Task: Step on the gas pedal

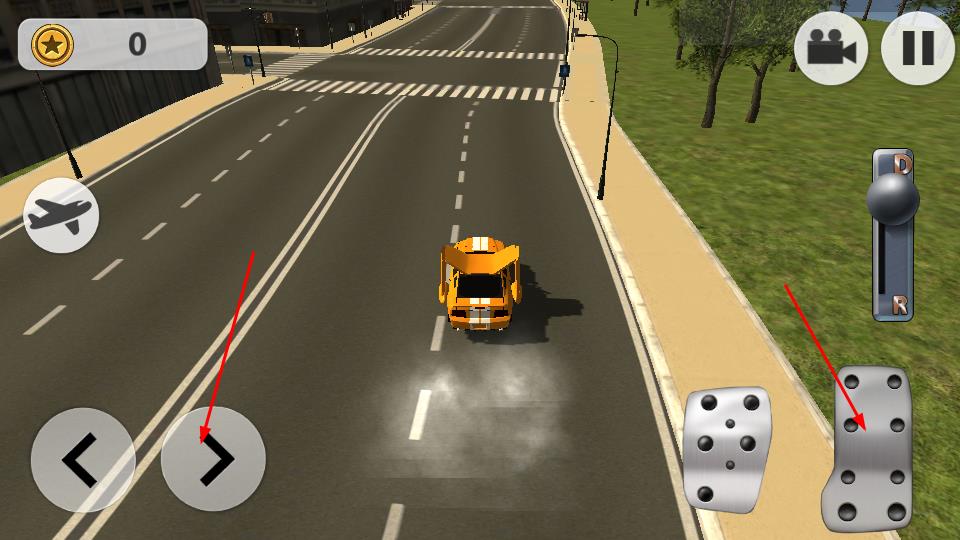Action: tap(870, 450)
